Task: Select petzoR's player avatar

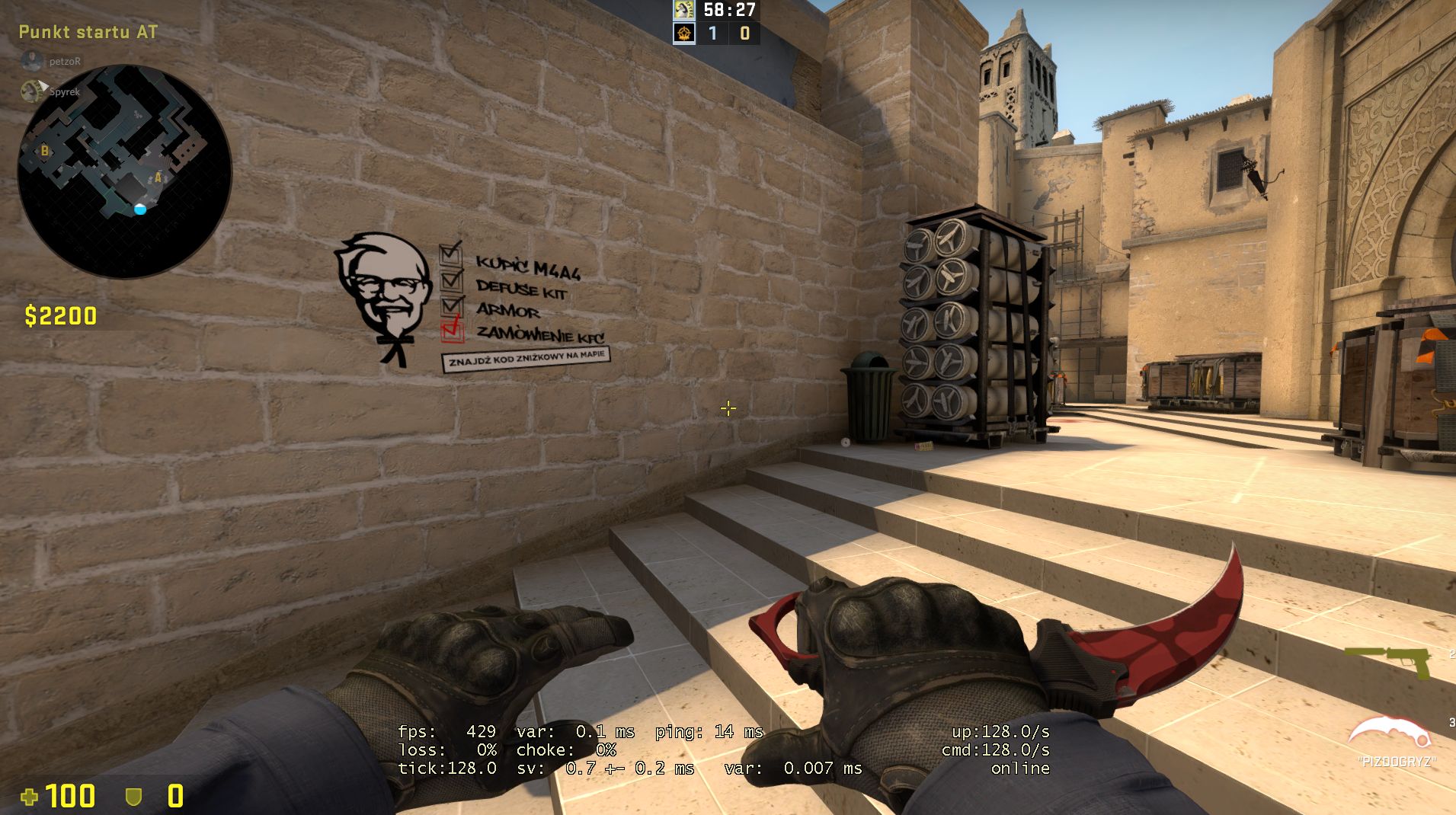Action: tap(32, 61)
